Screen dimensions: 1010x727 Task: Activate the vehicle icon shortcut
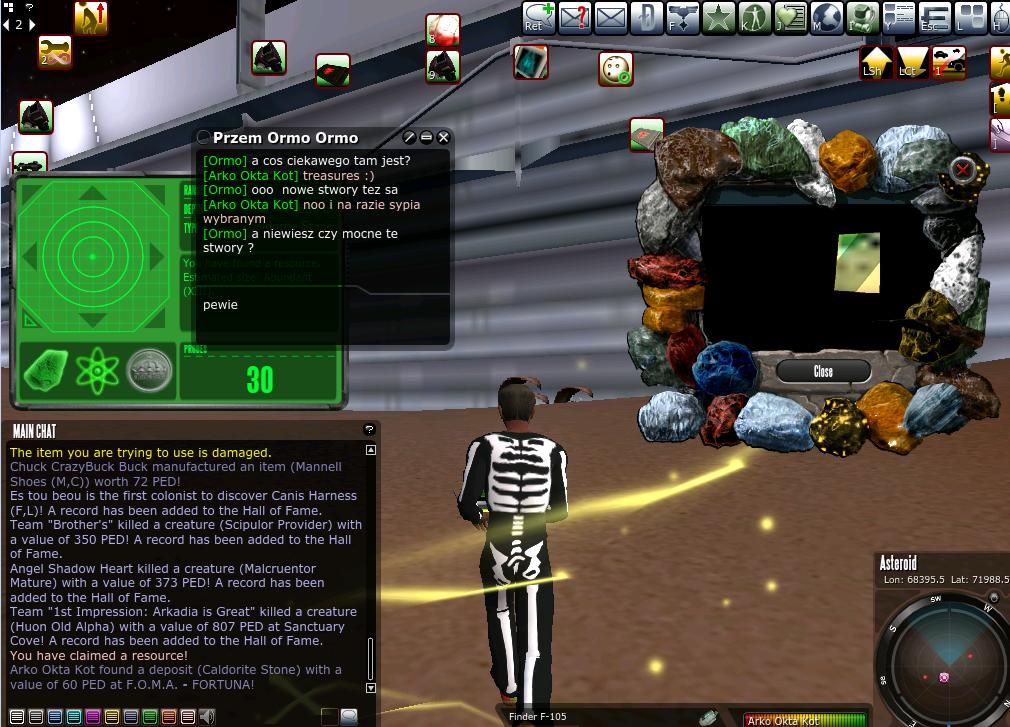tap(950, 61)
